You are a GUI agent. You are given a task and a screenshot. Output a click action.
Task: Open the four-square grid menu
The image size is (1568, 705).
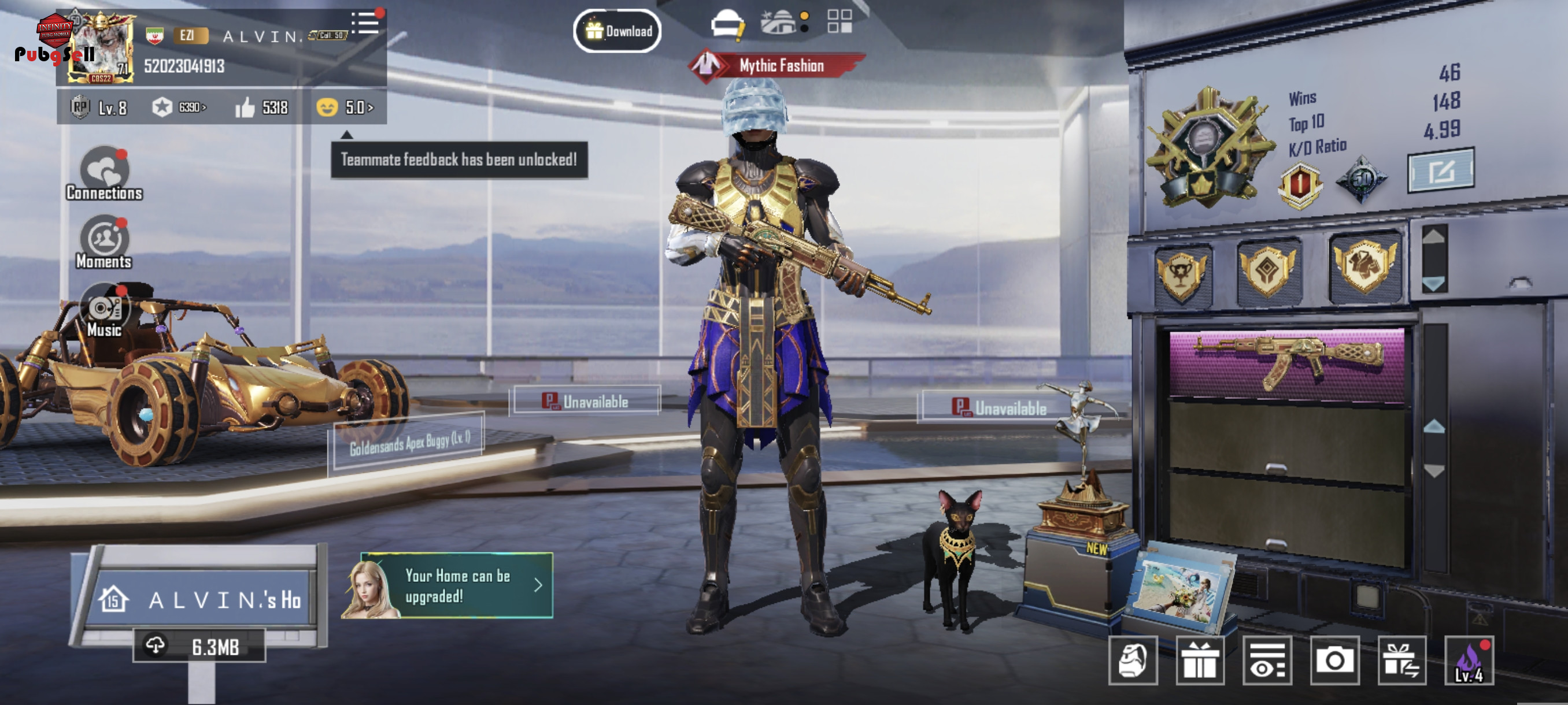(x=840, y=21)
